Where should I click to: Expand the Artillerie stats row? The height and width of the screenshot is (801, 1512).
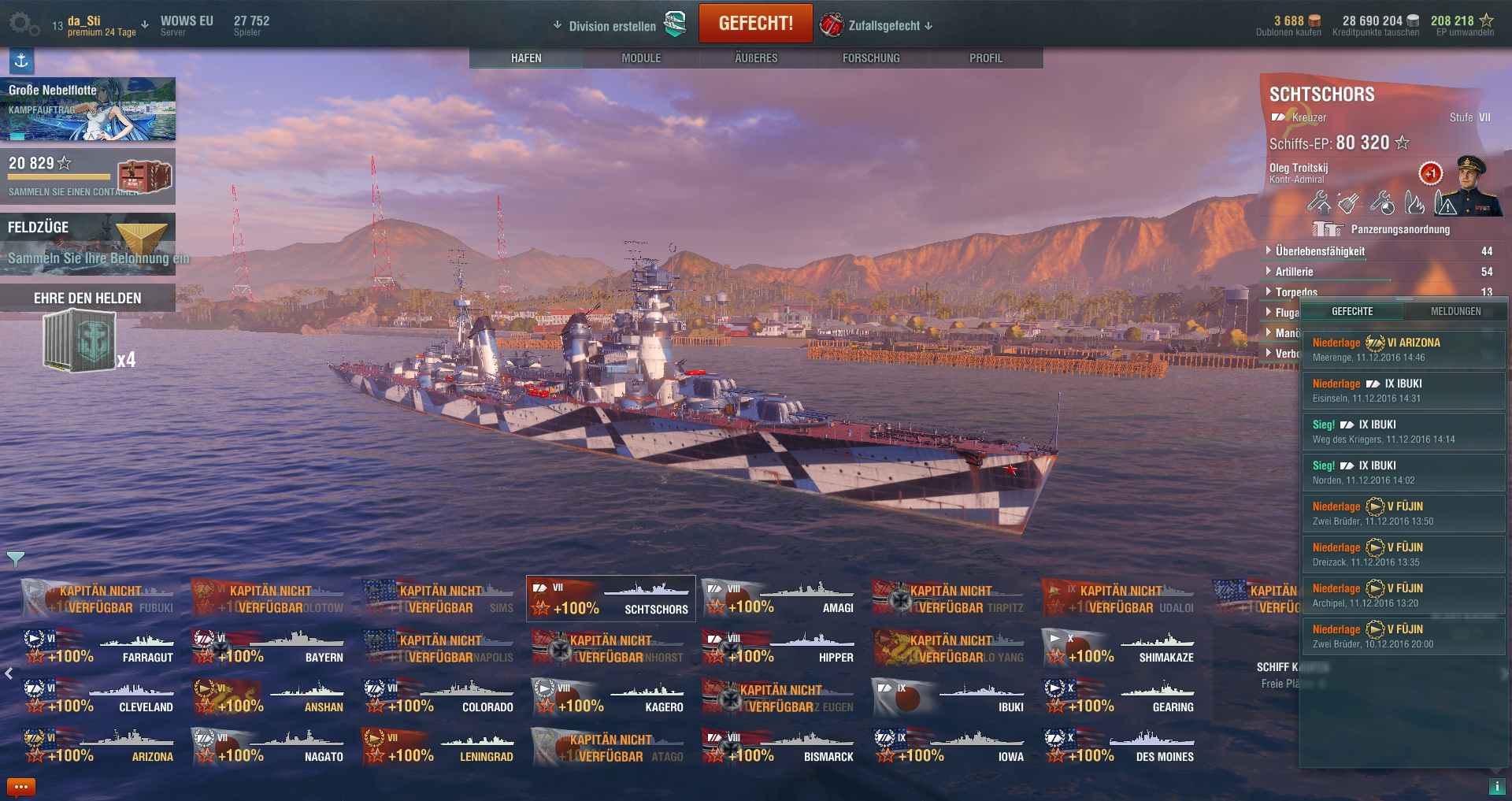(1294, 272)
